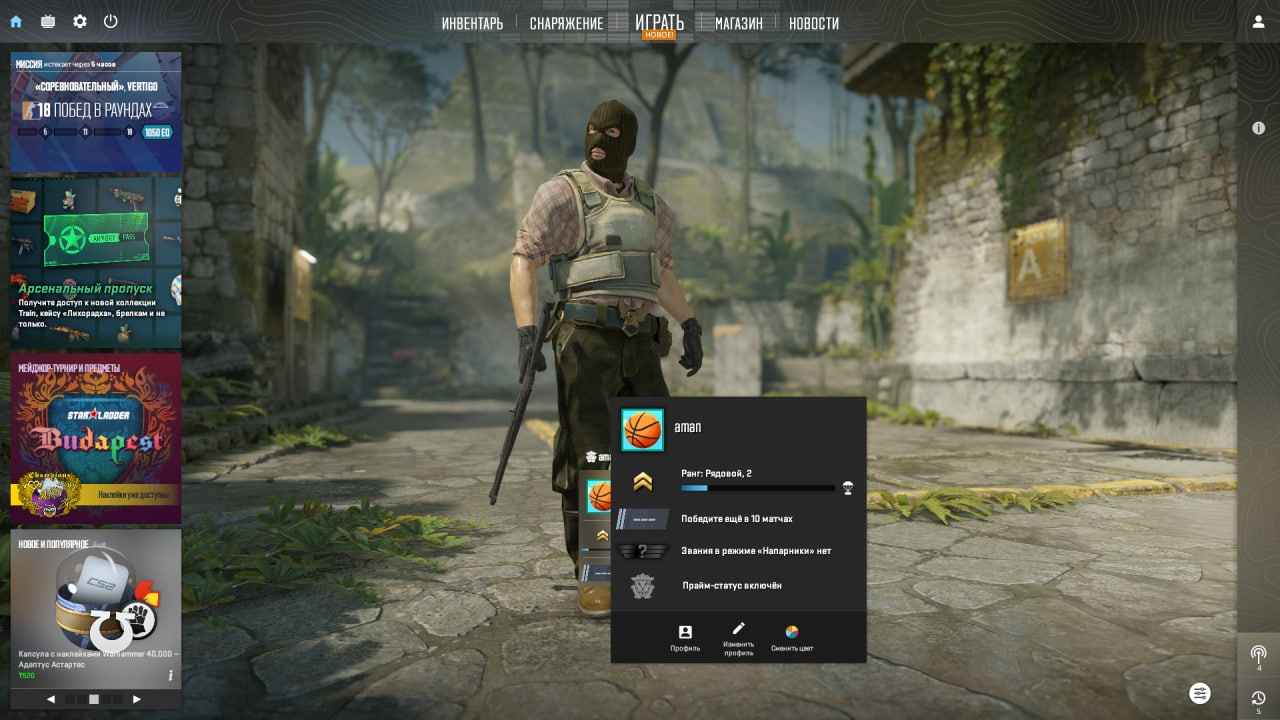Switch to the ИНВЕНТАРЬ tab

[x=472, y=23]
